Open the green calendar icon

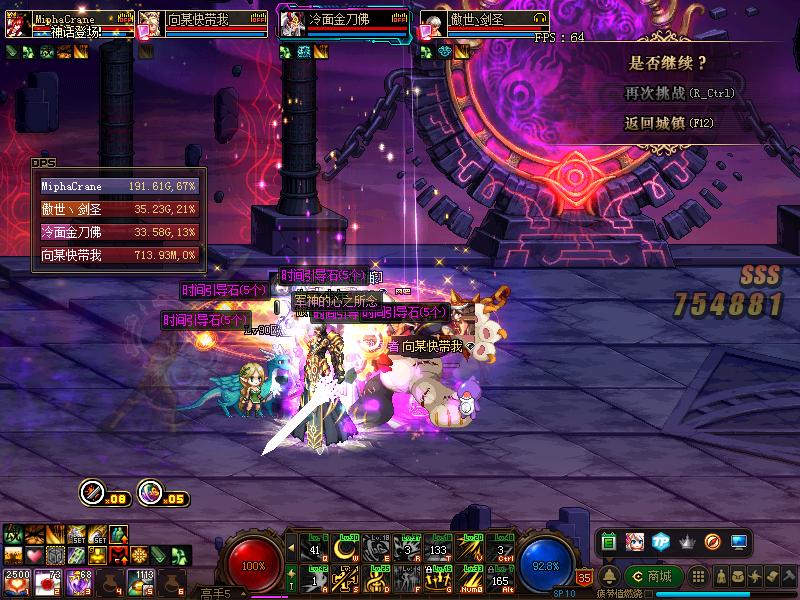(x=608, y=541)
